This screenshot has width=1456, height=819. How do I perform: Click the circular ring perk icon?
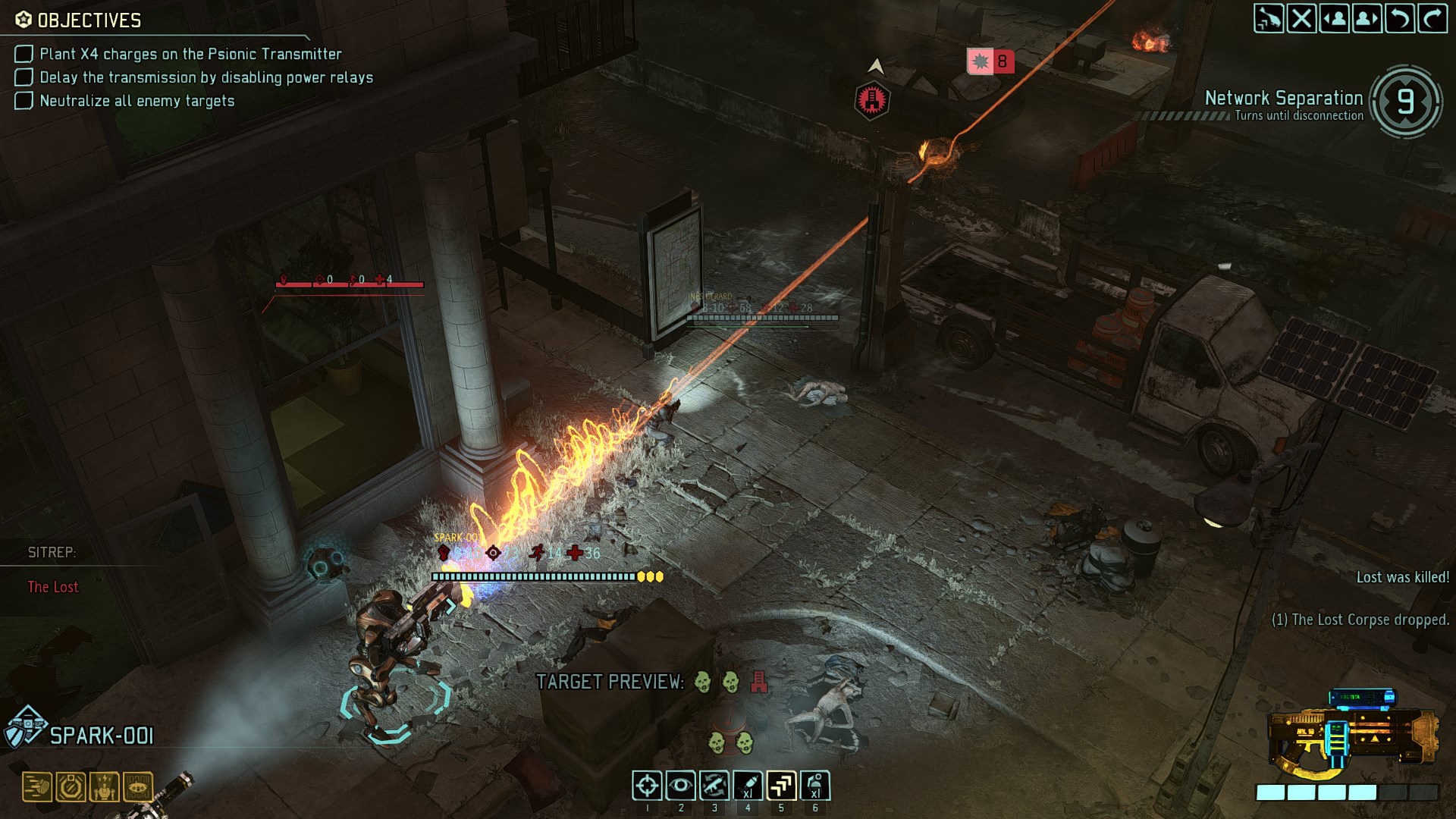tap(71, 787)
